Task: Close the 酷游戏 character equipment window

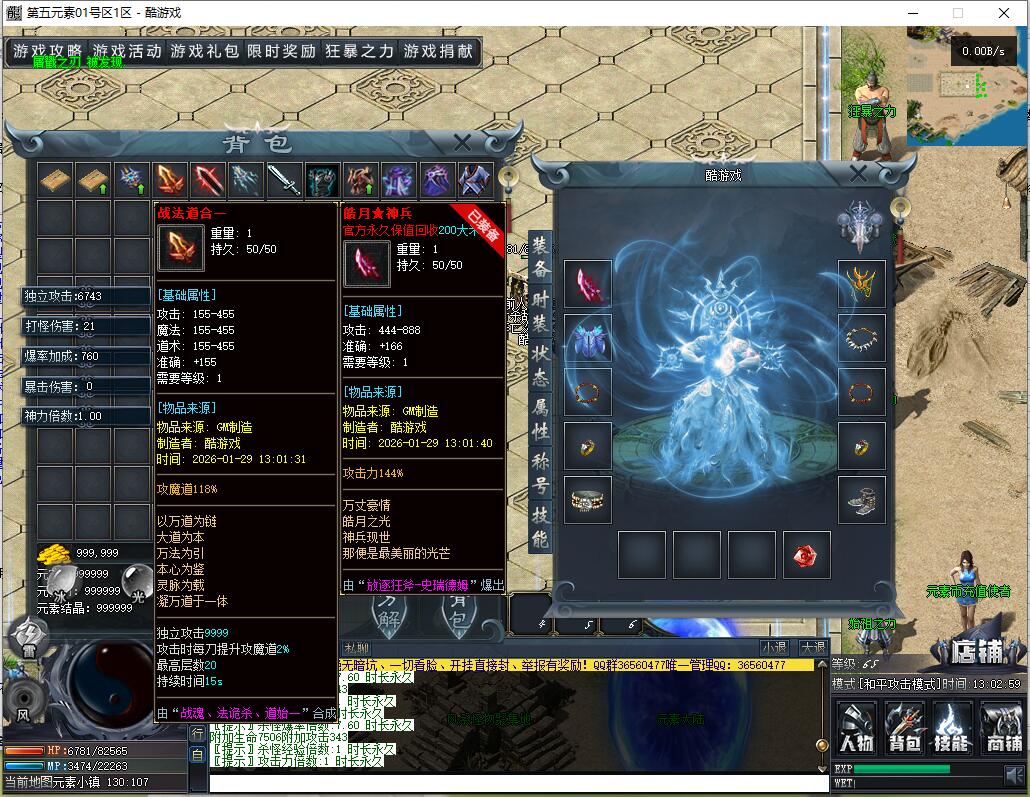Action: click(858, 174)
